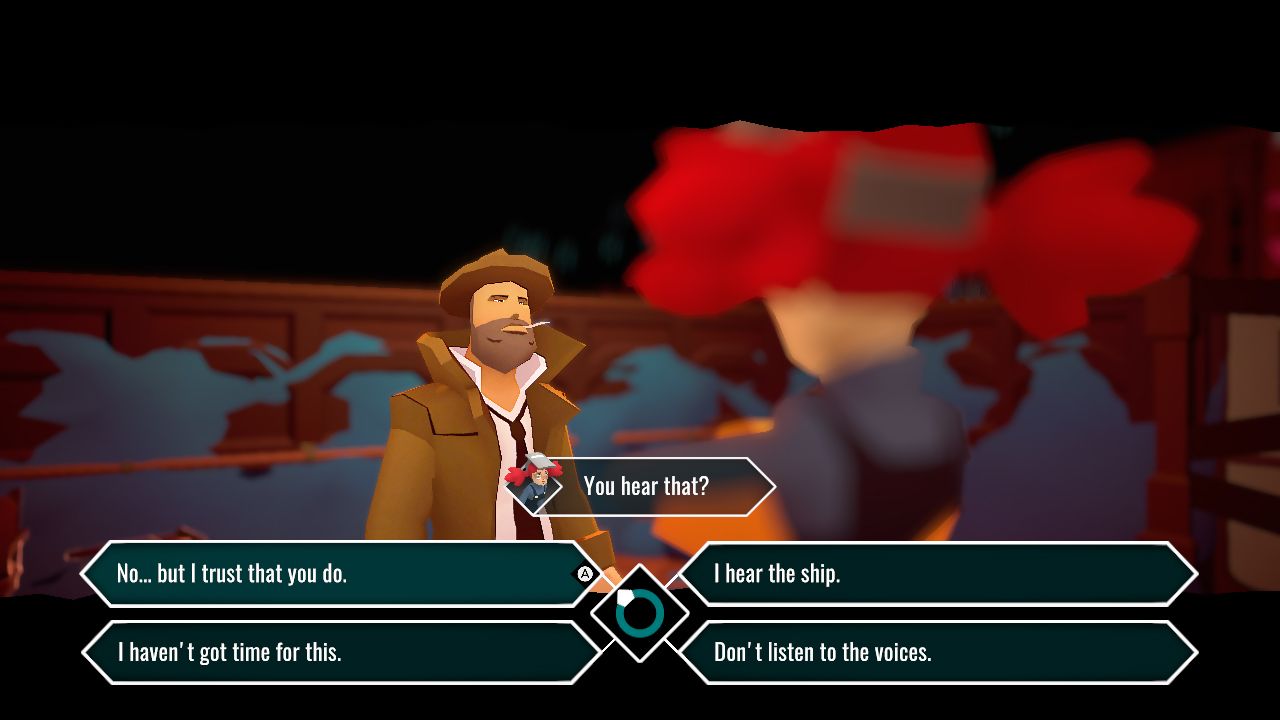1280x720 pixels.
Task: Click the cigarette in the detective's mouth
Action: (x=538, y=322)
